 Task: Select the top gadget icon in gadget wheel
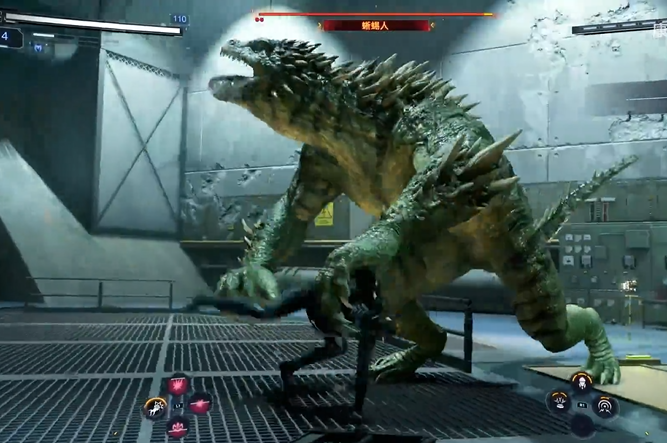(581, 381)
